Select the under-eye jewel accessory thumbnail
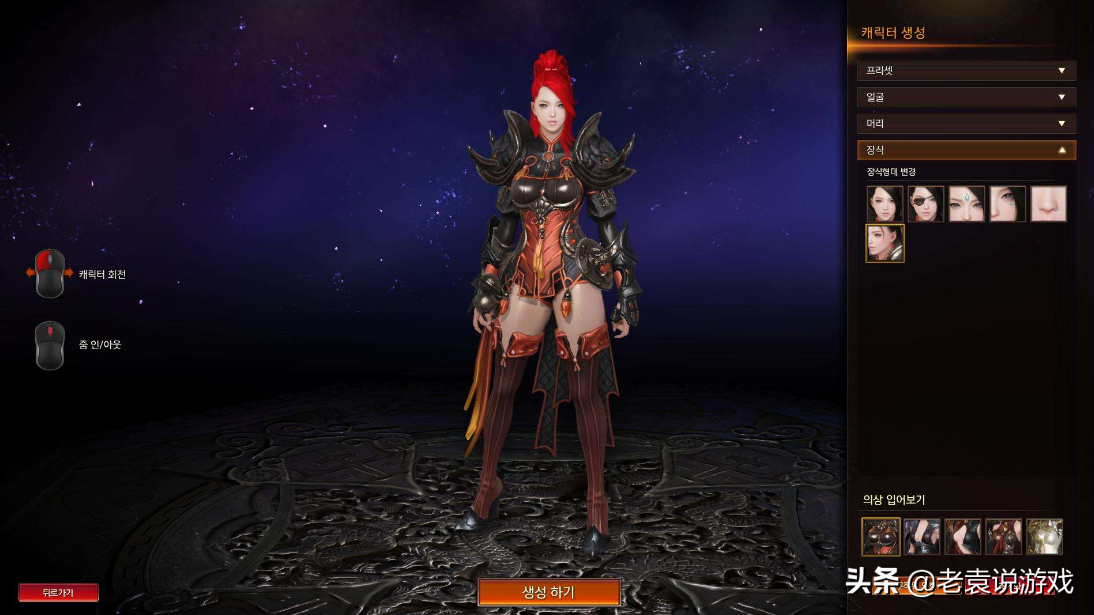1094x615 pixels. point(1008,204)
